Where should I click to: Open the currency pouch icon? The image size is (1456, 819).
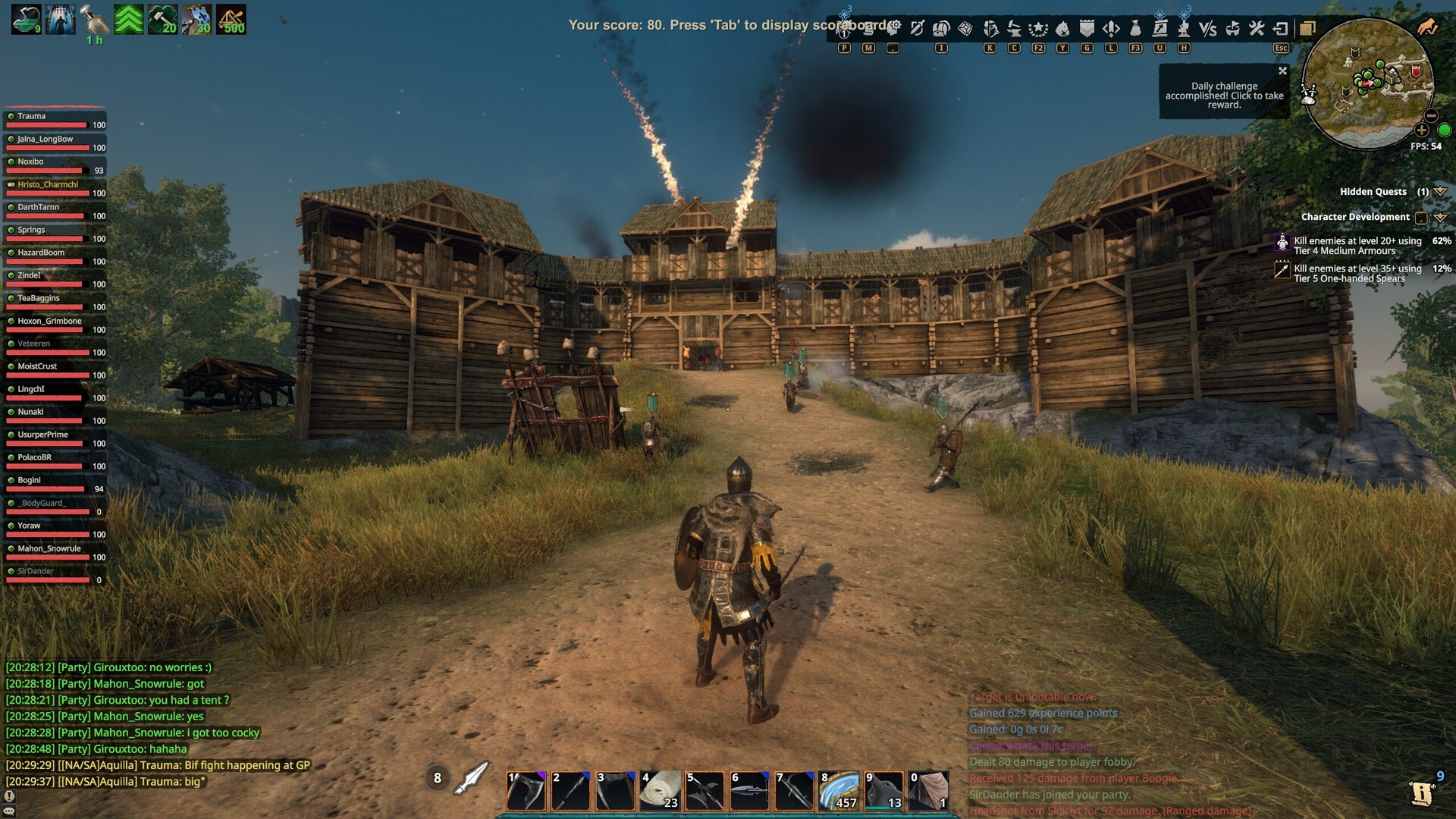[x=1135, y=28]
